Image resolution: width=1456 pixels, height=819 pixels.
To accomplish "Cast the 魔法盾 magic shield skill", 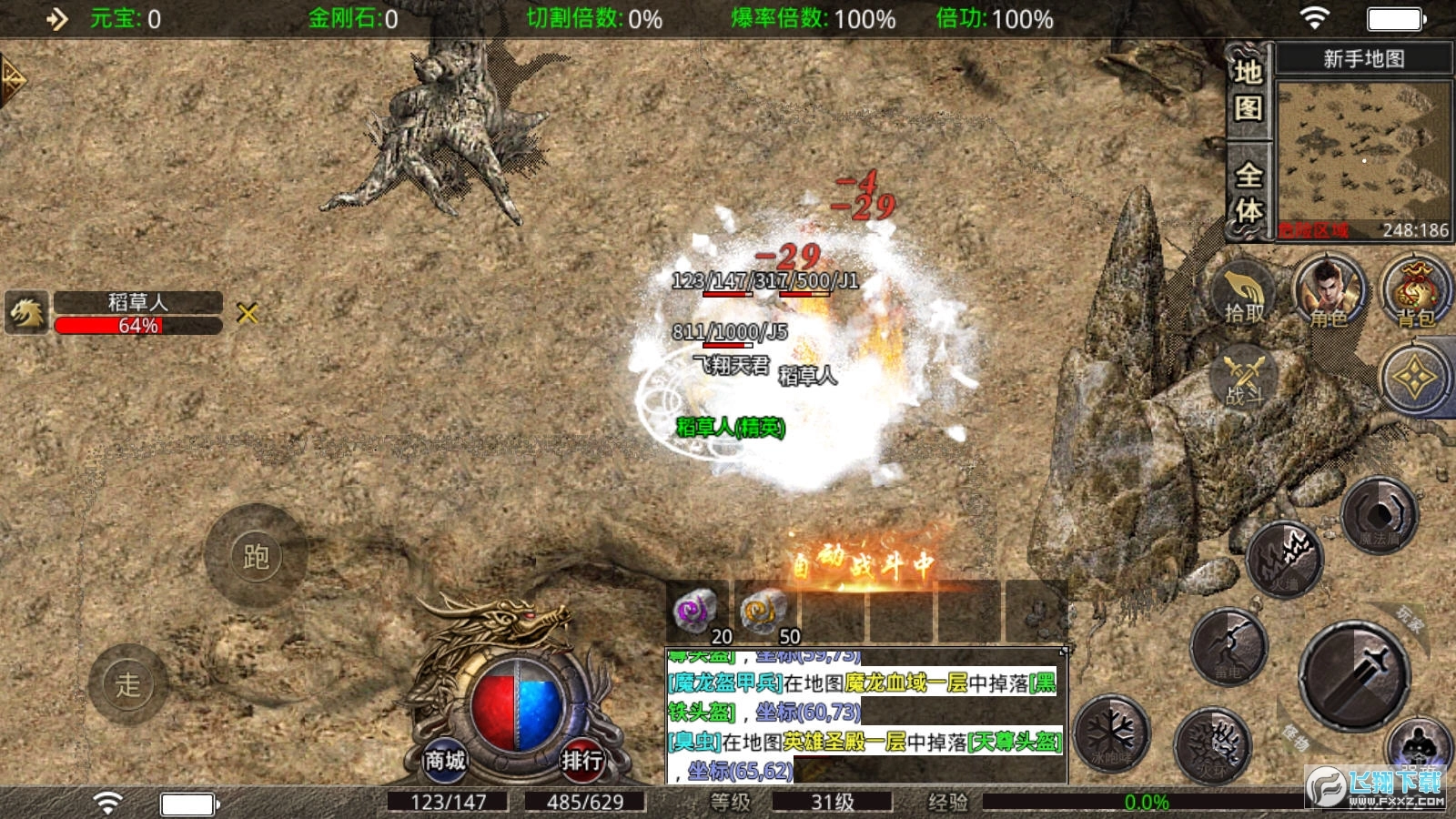I will tap(1380, 516).
